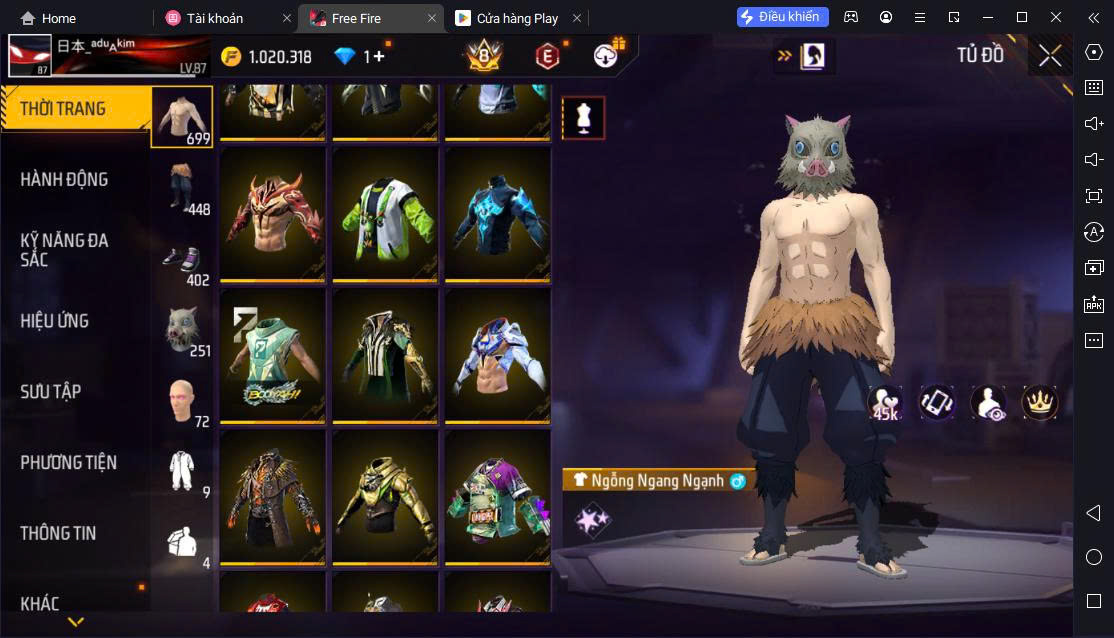Select the green and white jacket
1114x638 pixels.
pos(385,214)
